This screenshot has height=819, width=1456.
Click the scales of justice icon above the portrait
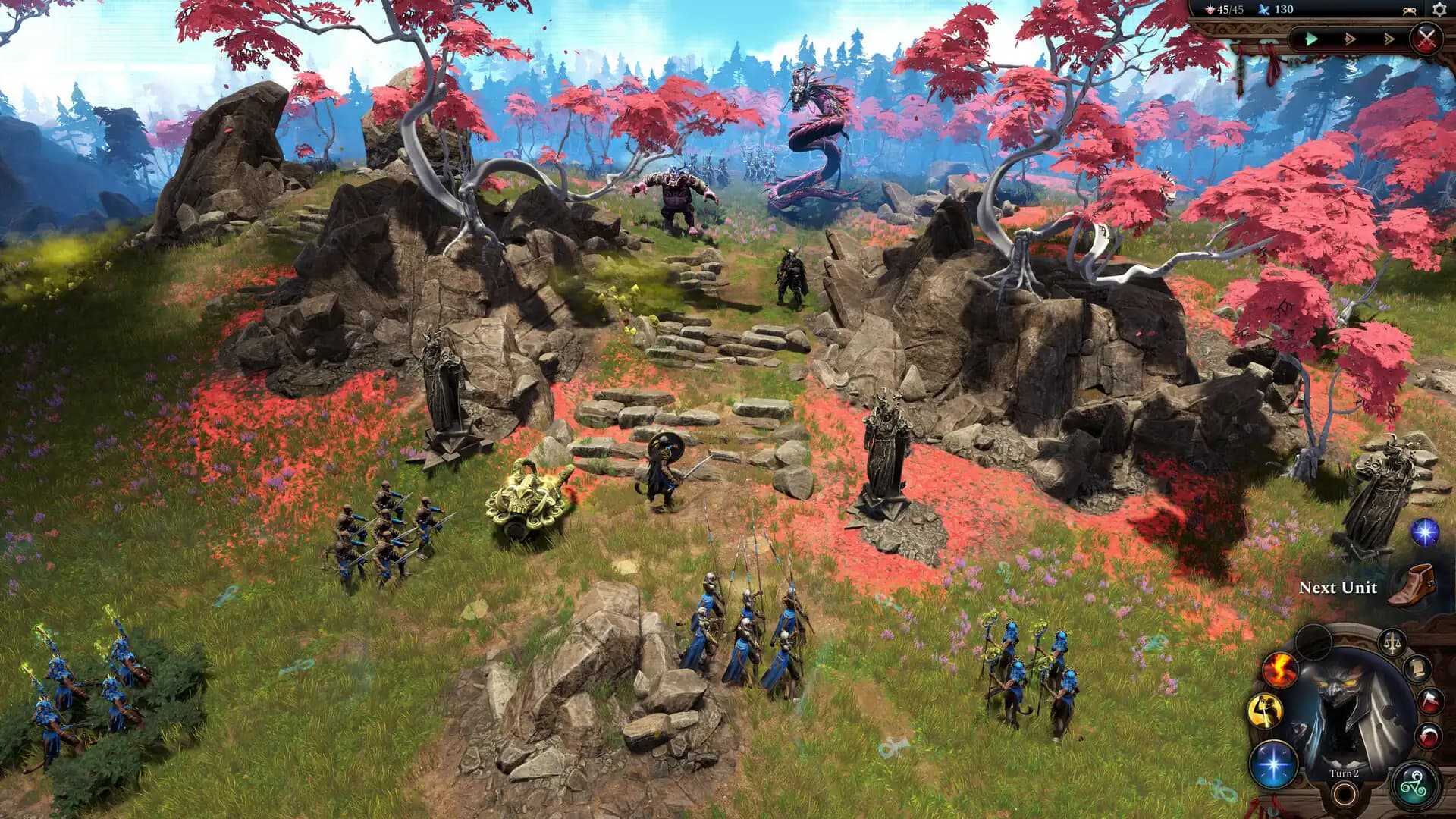pyautogui.click(x=1391, y=642)
